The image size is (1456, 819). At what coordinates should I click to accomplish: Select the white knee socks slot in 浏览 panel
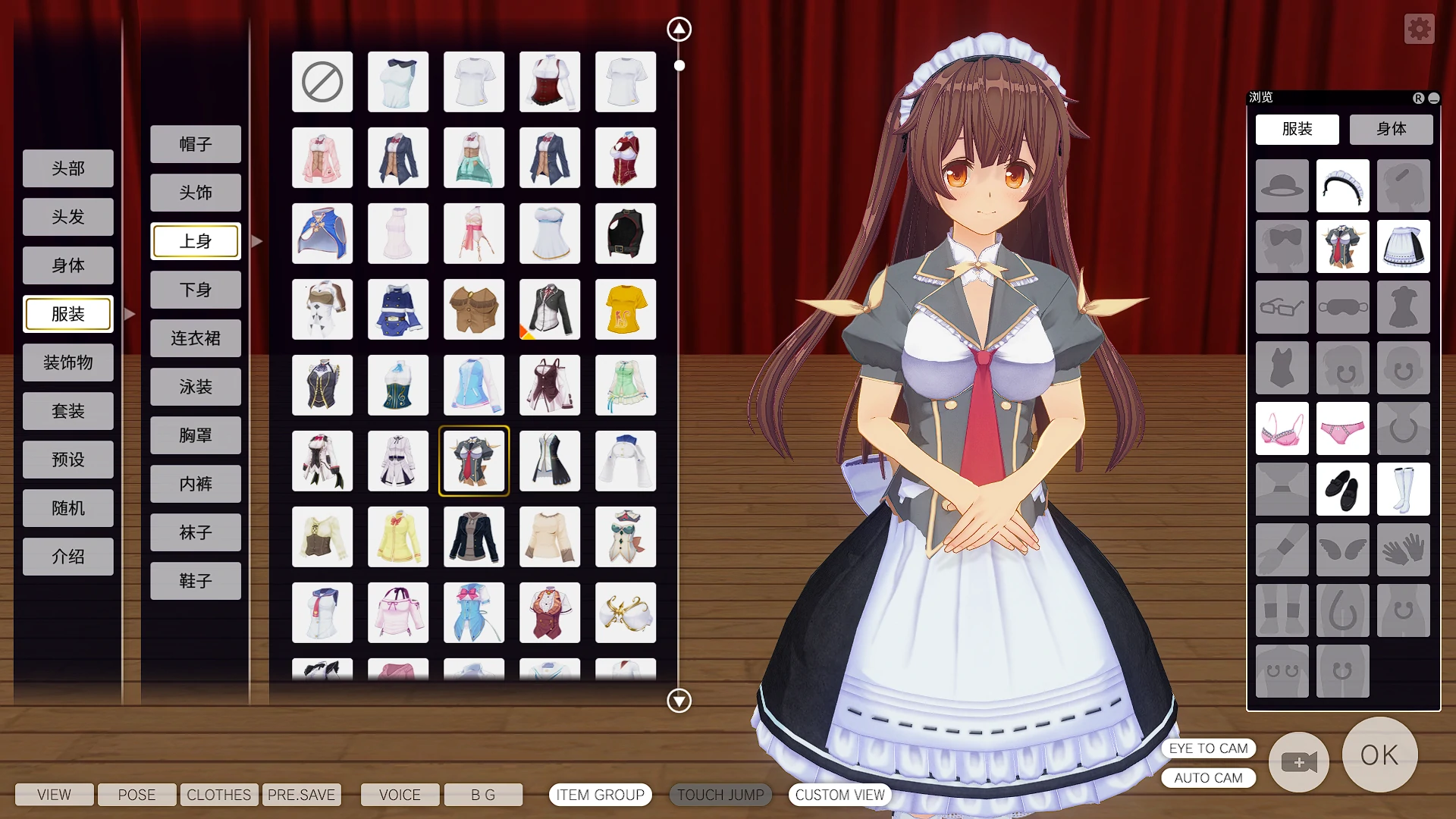(1403, 489)
